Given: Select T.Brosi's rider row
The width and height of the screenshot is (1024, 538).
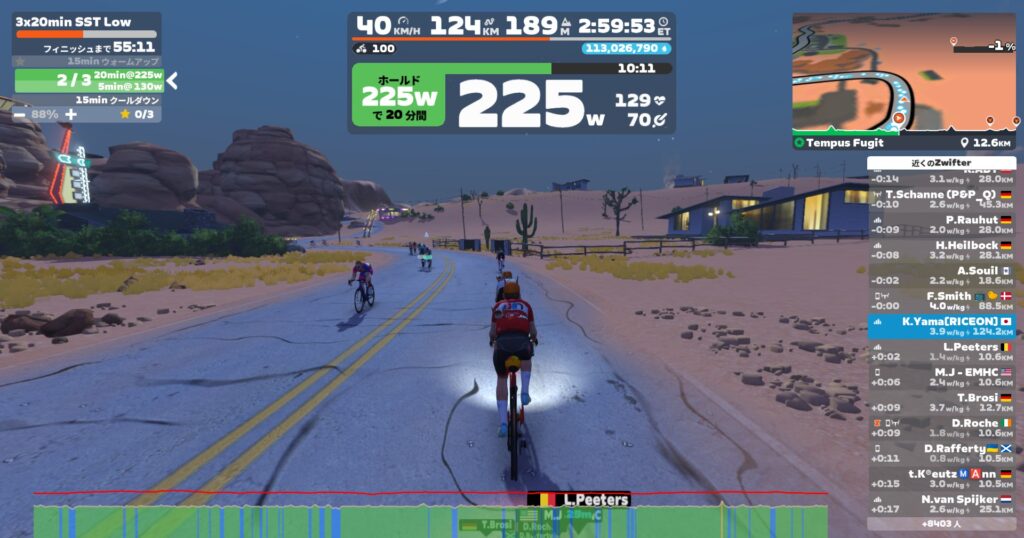Looking at the screenshot, I should pos(941,403).
